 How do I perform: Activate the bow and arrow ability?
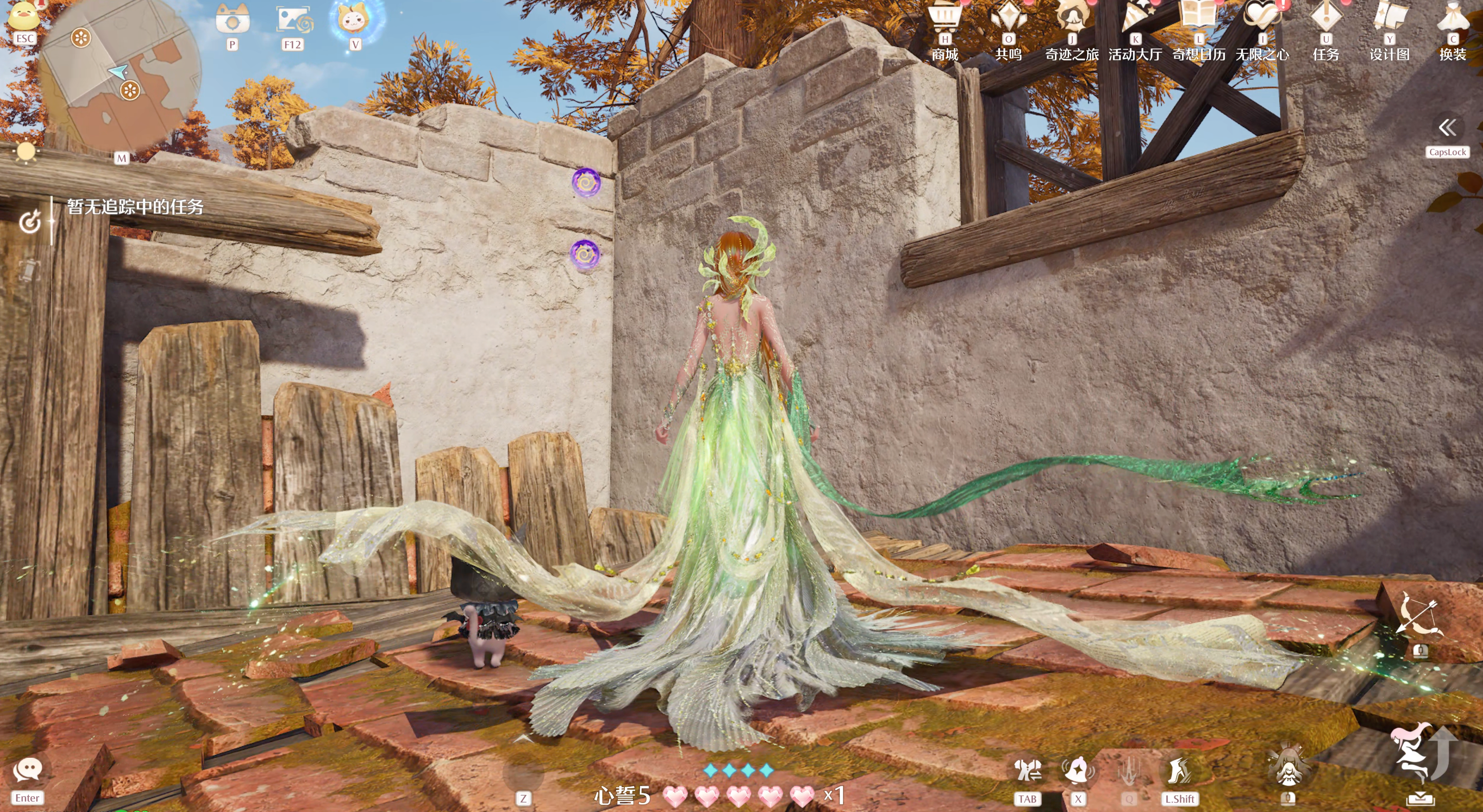[1420, 616]
